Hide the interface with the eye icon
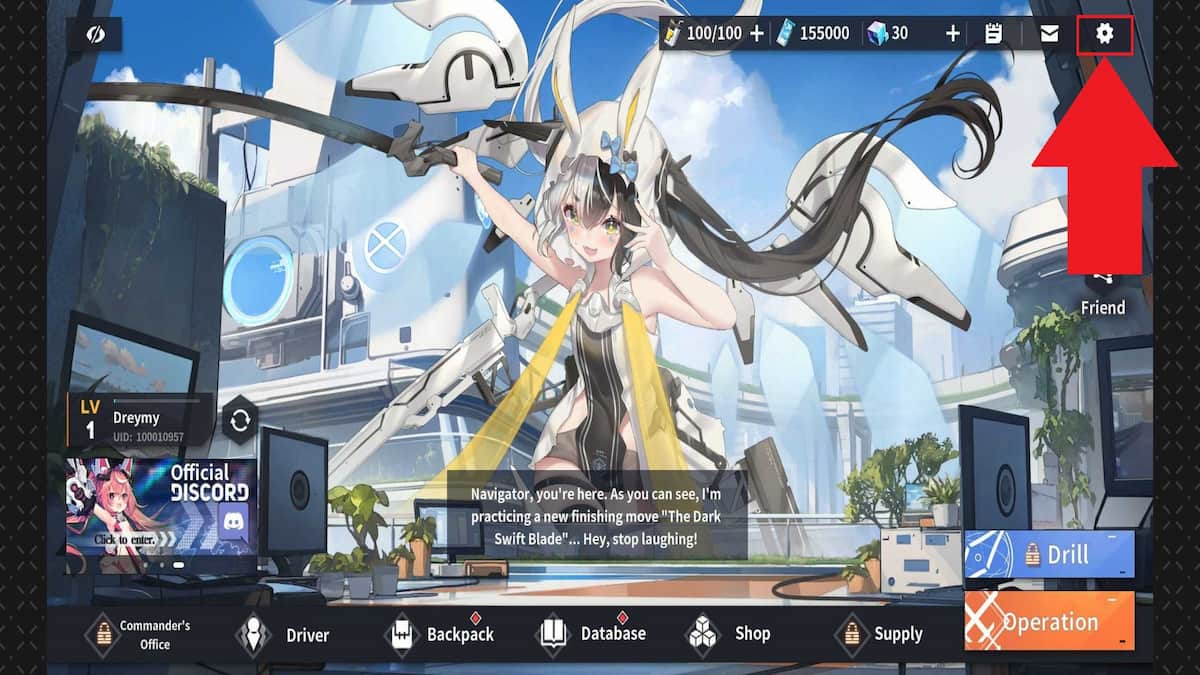 click(96, 34)
